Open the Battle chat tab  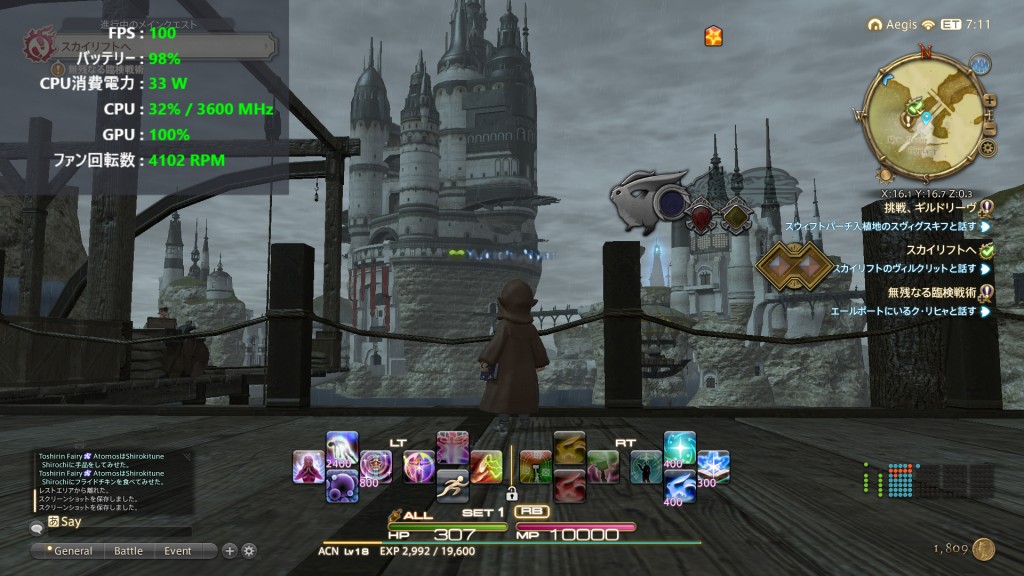point(128,551)
